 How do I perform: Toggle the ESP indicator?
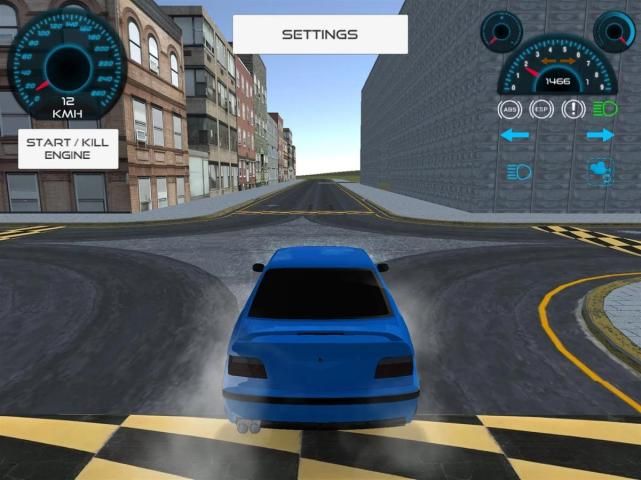click(541, 109)
